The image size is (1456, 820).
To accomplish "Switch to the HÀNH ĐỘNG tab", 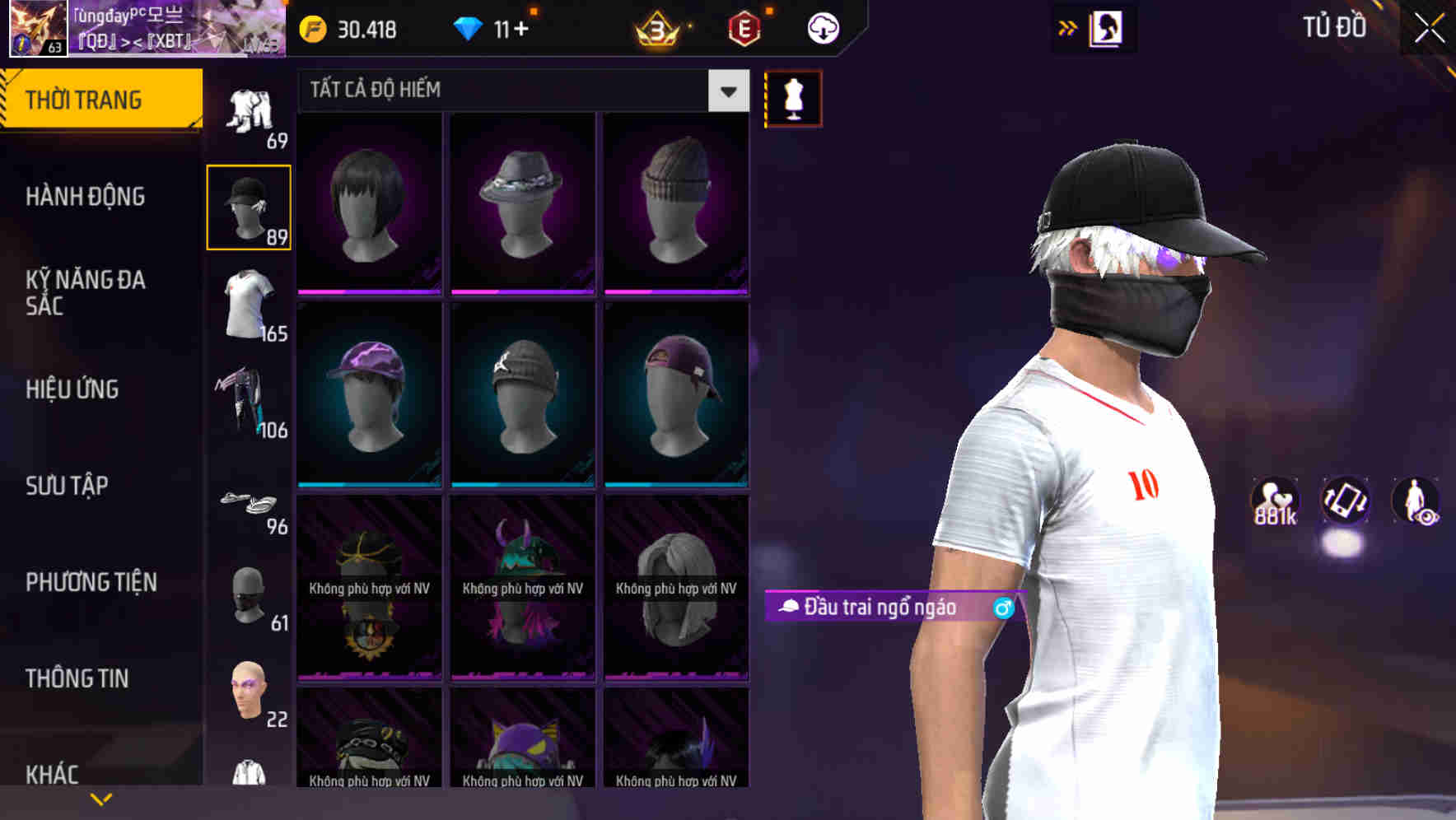I will pyautogui.click(x=85, y=197).
